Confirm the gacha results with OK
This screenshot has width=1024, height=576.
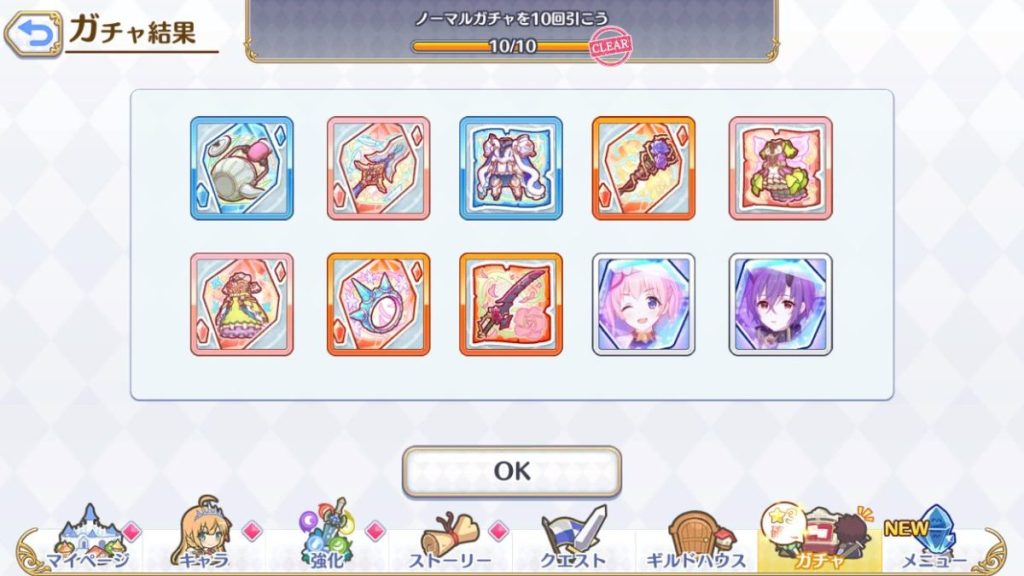(511, 471)
